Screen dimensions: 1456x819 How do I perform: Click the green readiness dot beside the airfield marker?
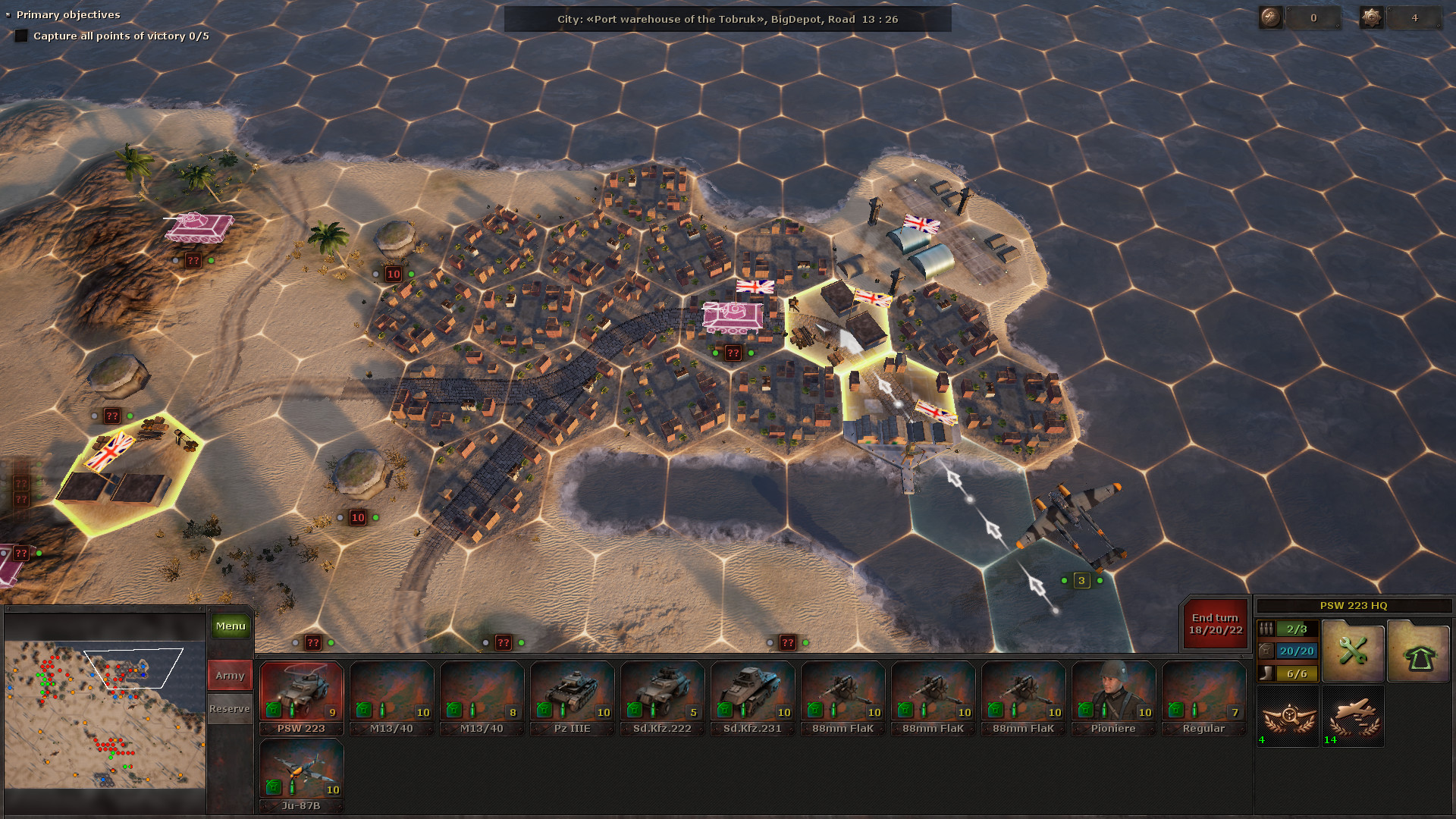tap(412, 274)
